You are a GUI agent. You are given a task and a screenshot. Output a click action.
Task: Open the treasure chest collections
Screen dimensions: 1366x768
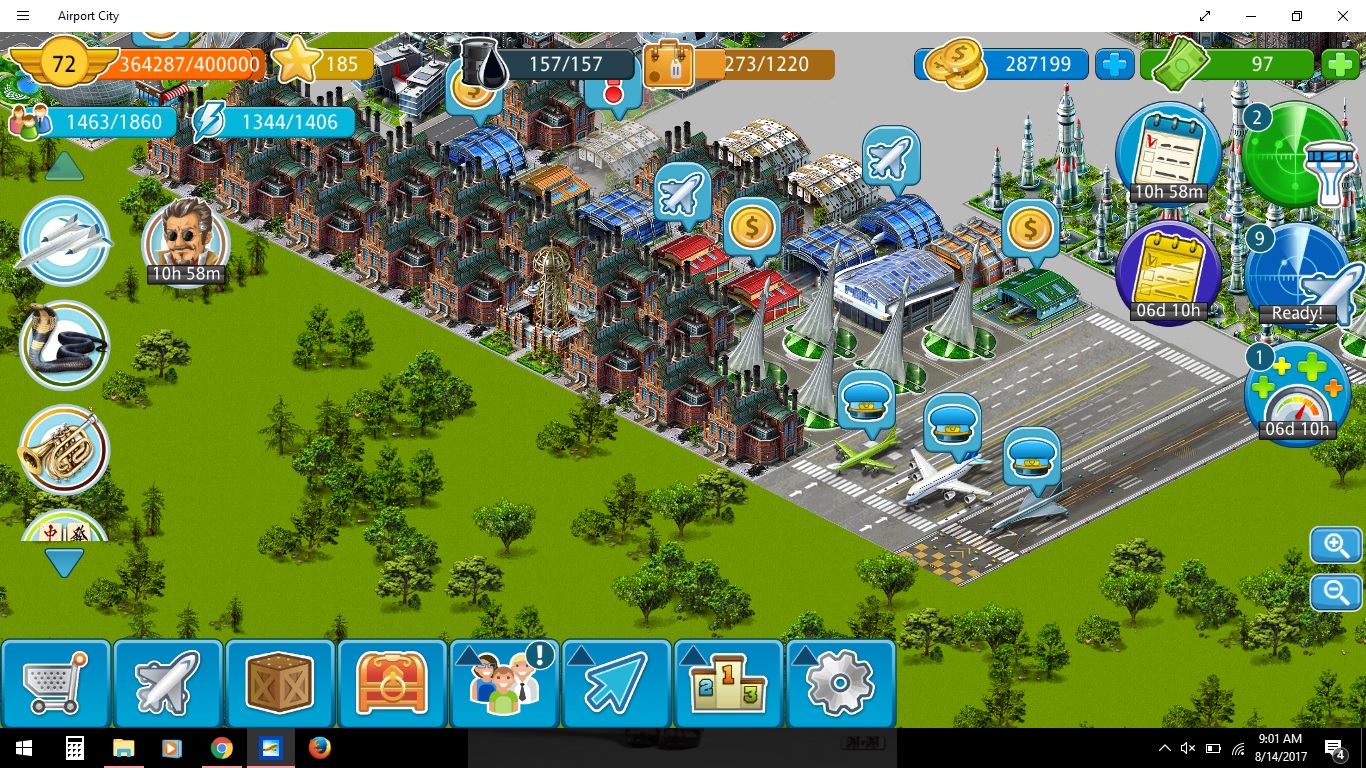392,683
